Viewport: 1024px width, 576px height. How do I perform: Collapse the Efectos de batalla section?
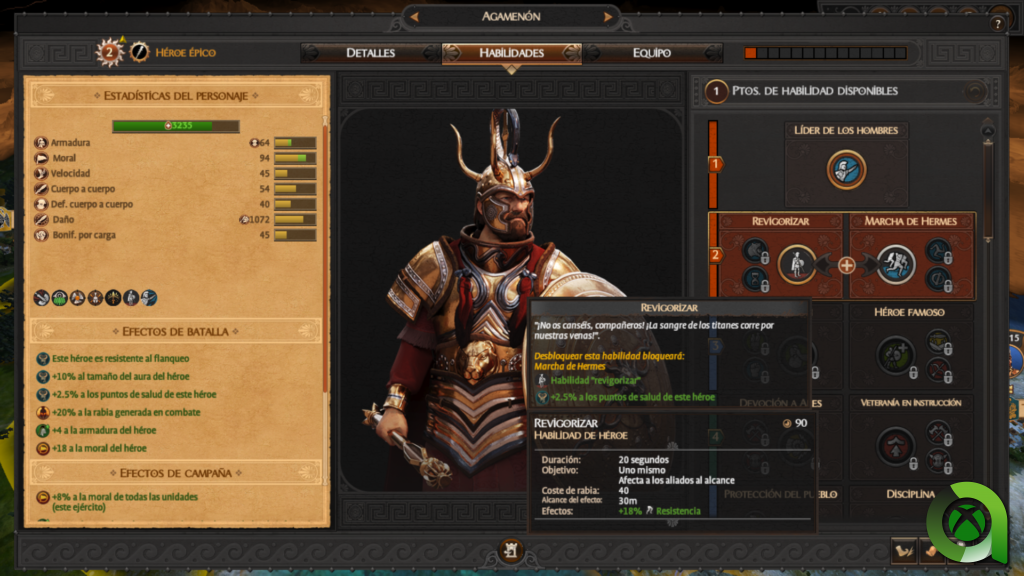(x=176, y=331)
